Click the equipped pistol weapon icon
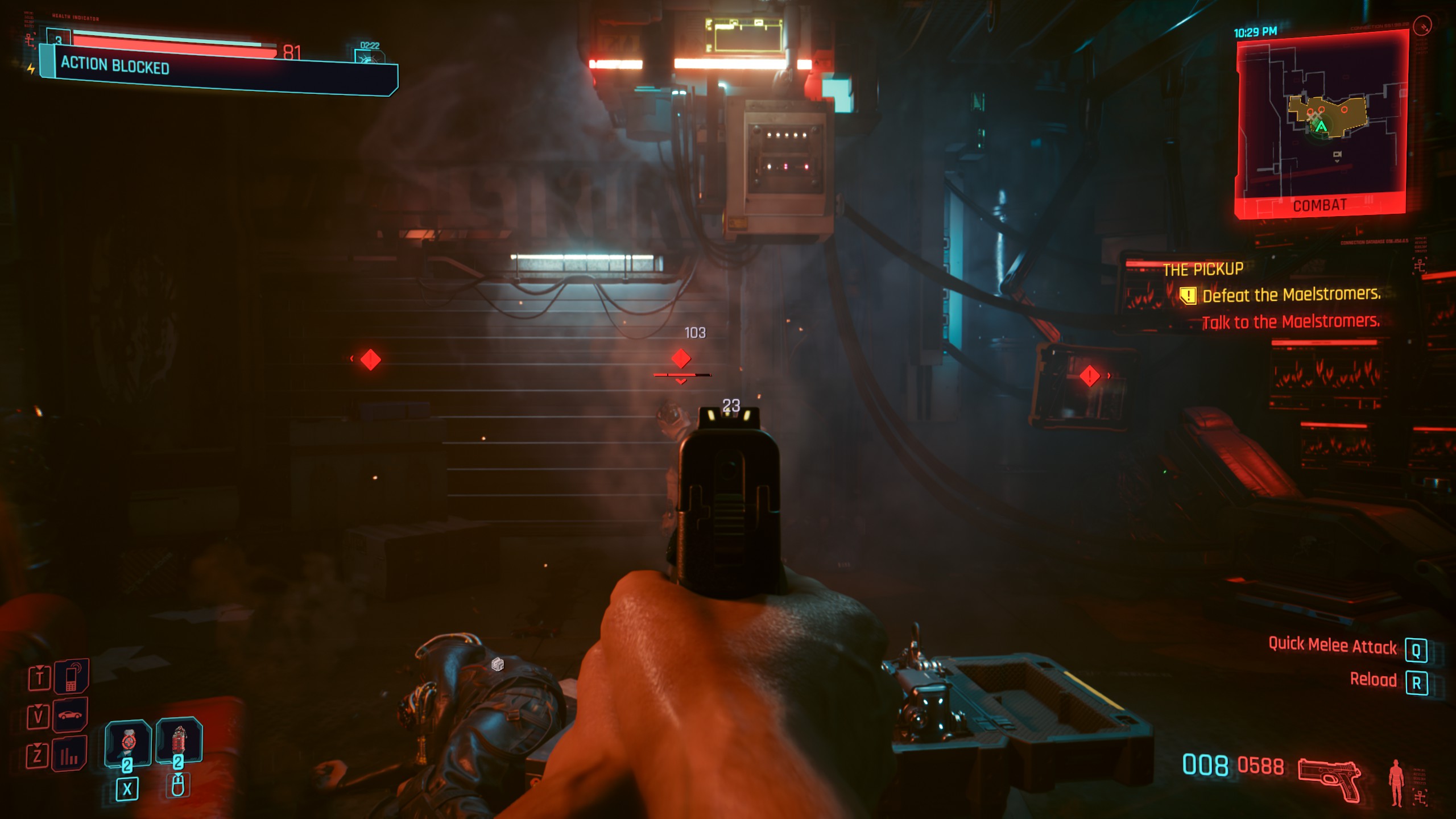Viewport: 1456px width, 819px height. 1329,779
